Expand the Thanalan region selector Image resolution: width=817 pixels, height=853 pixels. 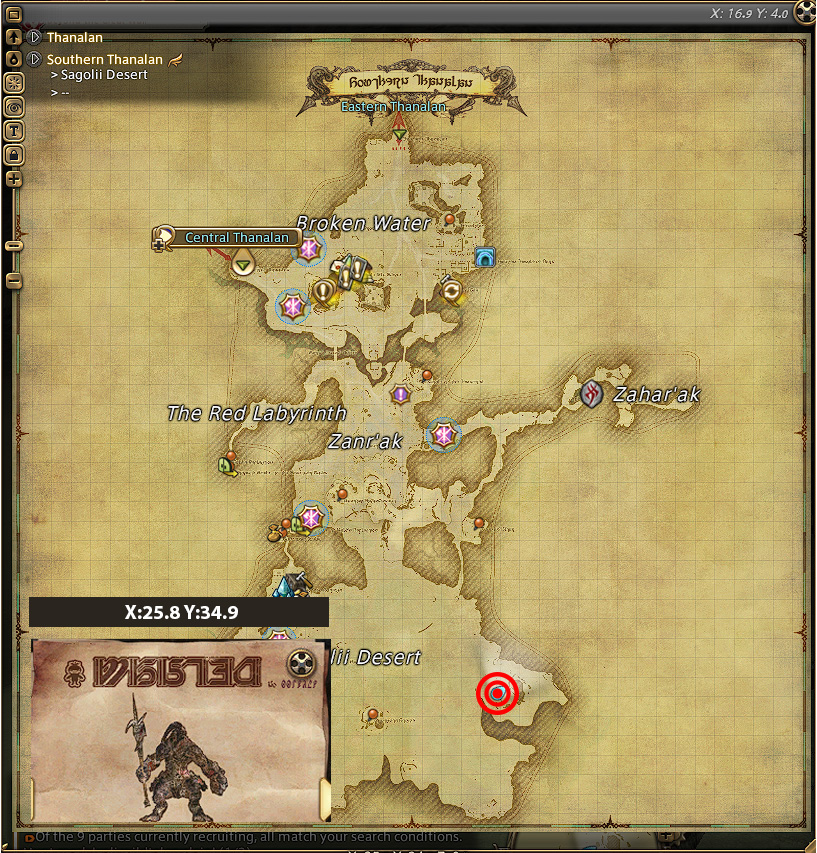34,38
